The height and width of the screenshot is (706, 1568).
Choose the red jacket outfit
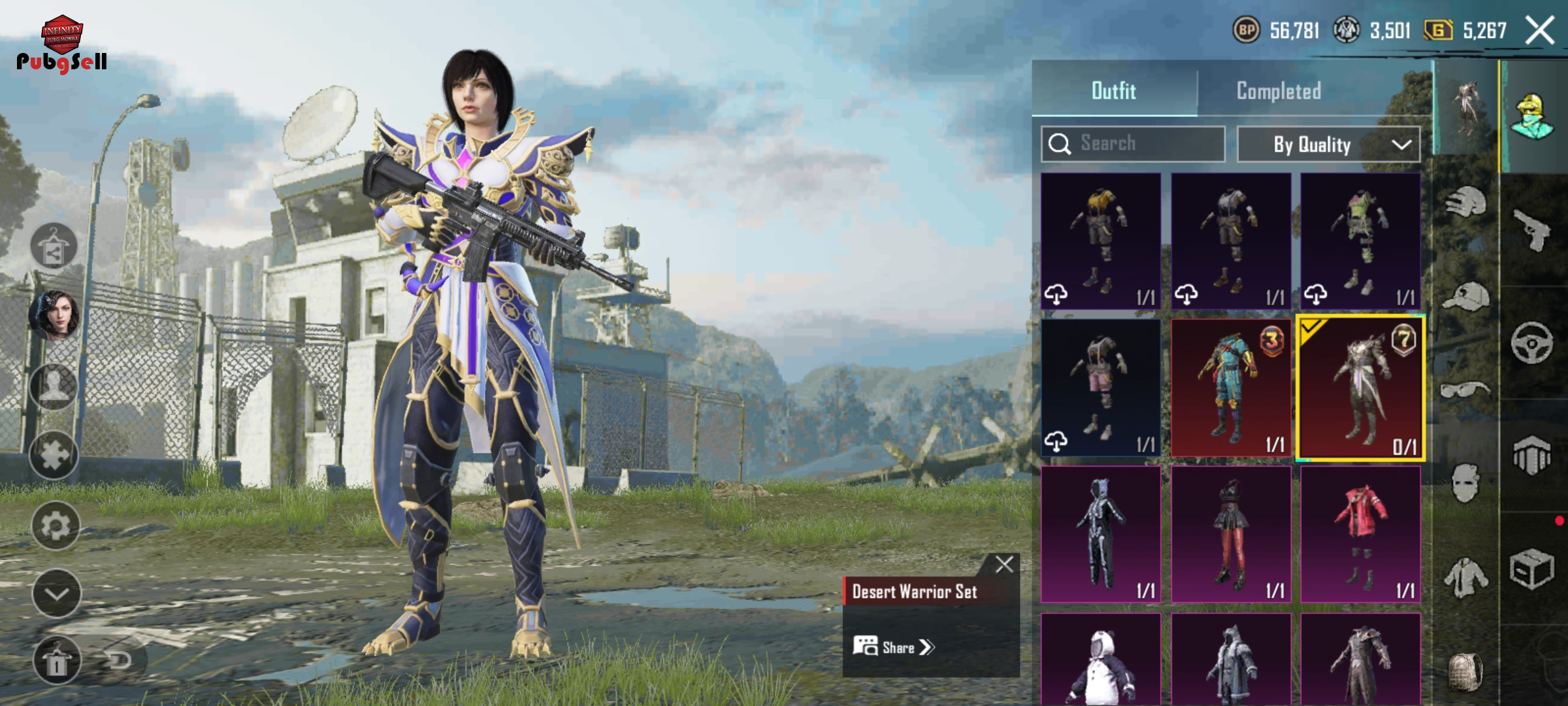pos(1360,534)
